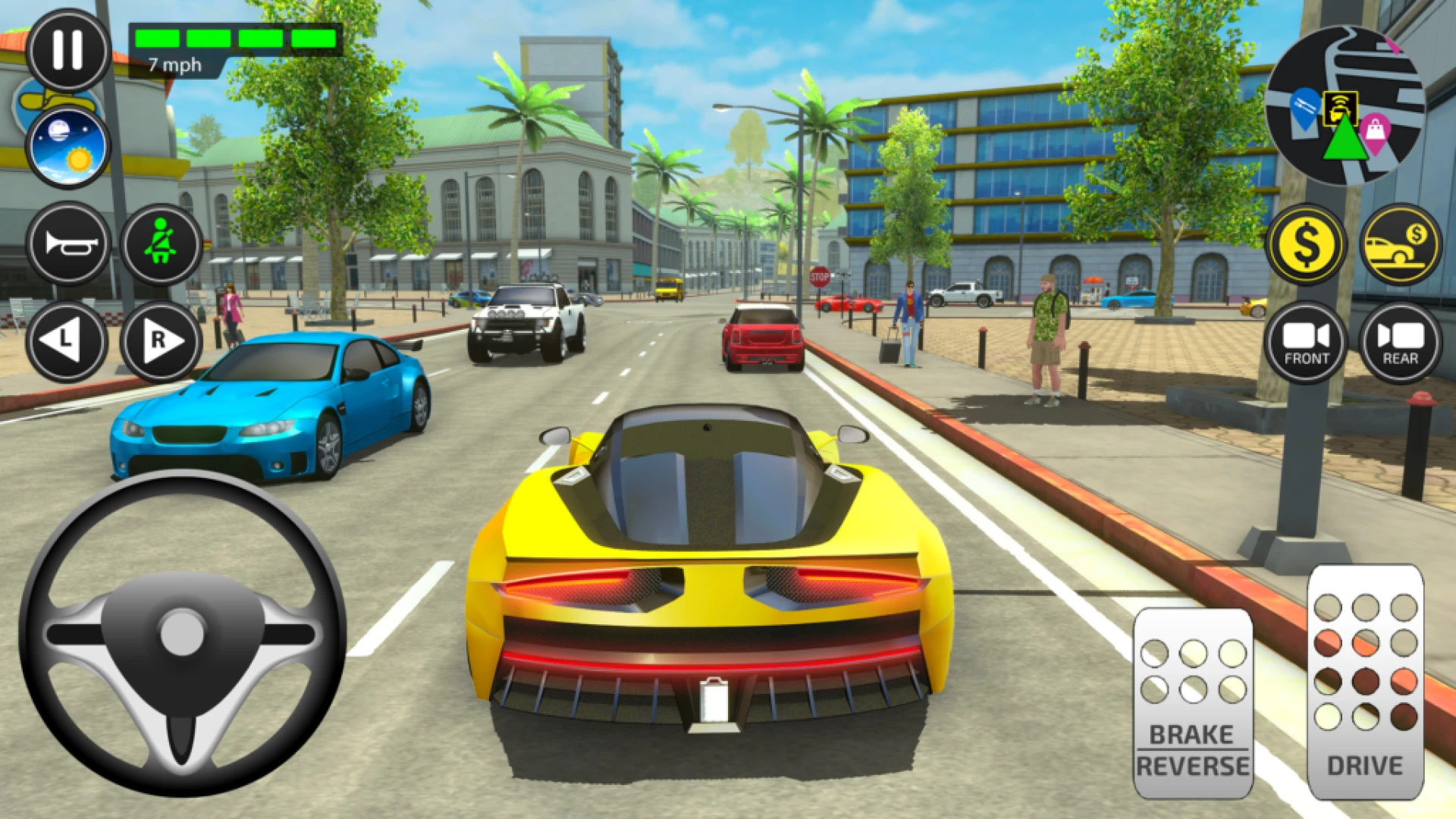Click the green speed fuel bar
This screenshot has height=819, width=1456.
[x=235, y=36]
